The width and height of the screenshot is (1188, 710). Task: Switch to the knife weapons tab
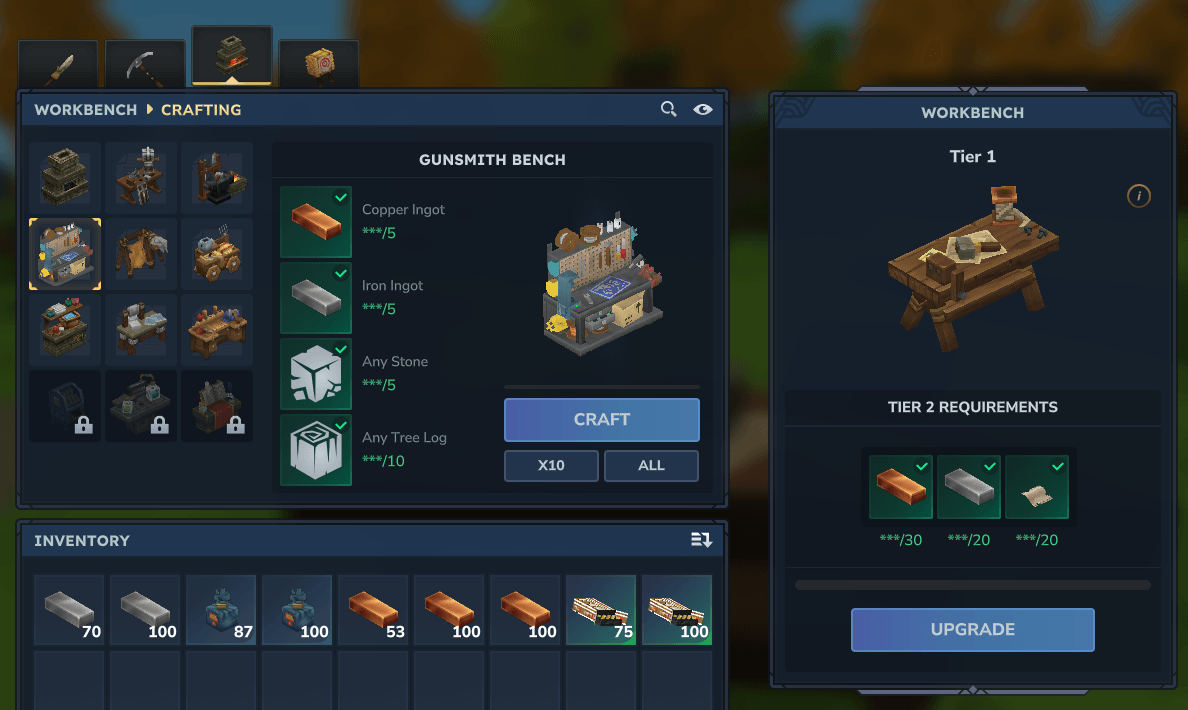(58, 65)
